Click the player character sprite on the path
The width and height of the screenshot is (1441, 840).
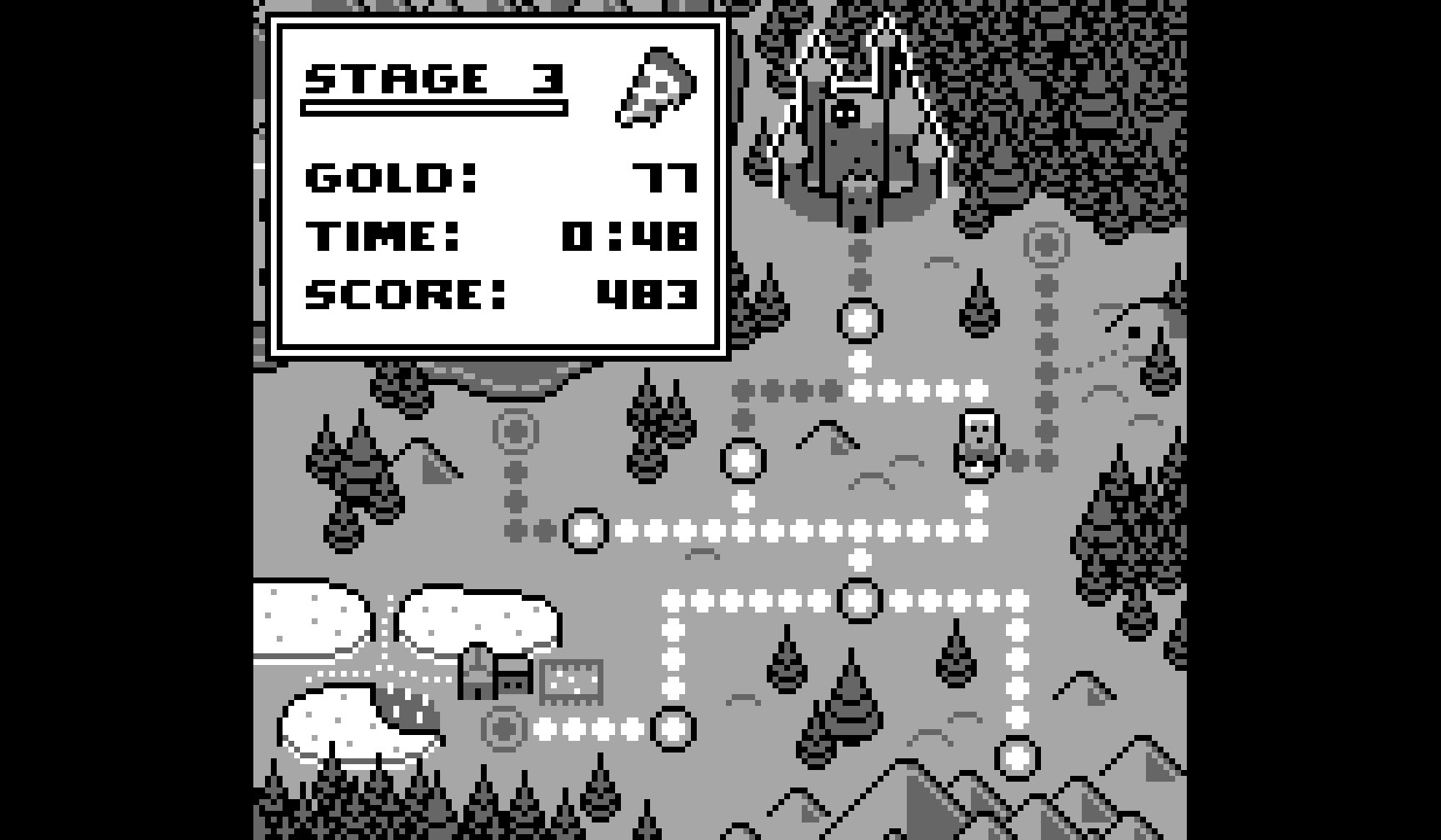pyautogui.click(x=975, y=446)
